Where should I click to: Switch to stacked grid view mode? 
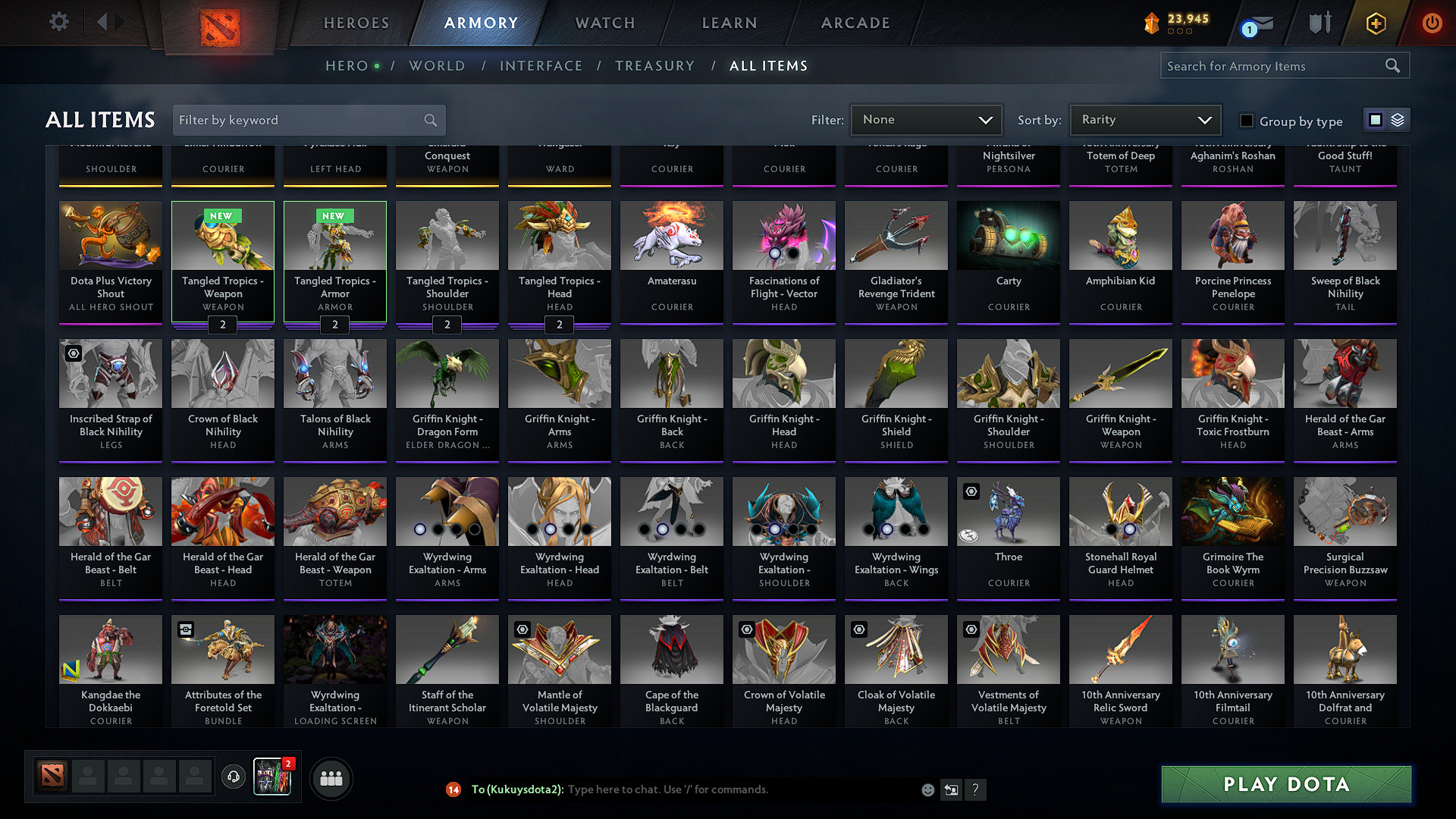pos(1397,119)
